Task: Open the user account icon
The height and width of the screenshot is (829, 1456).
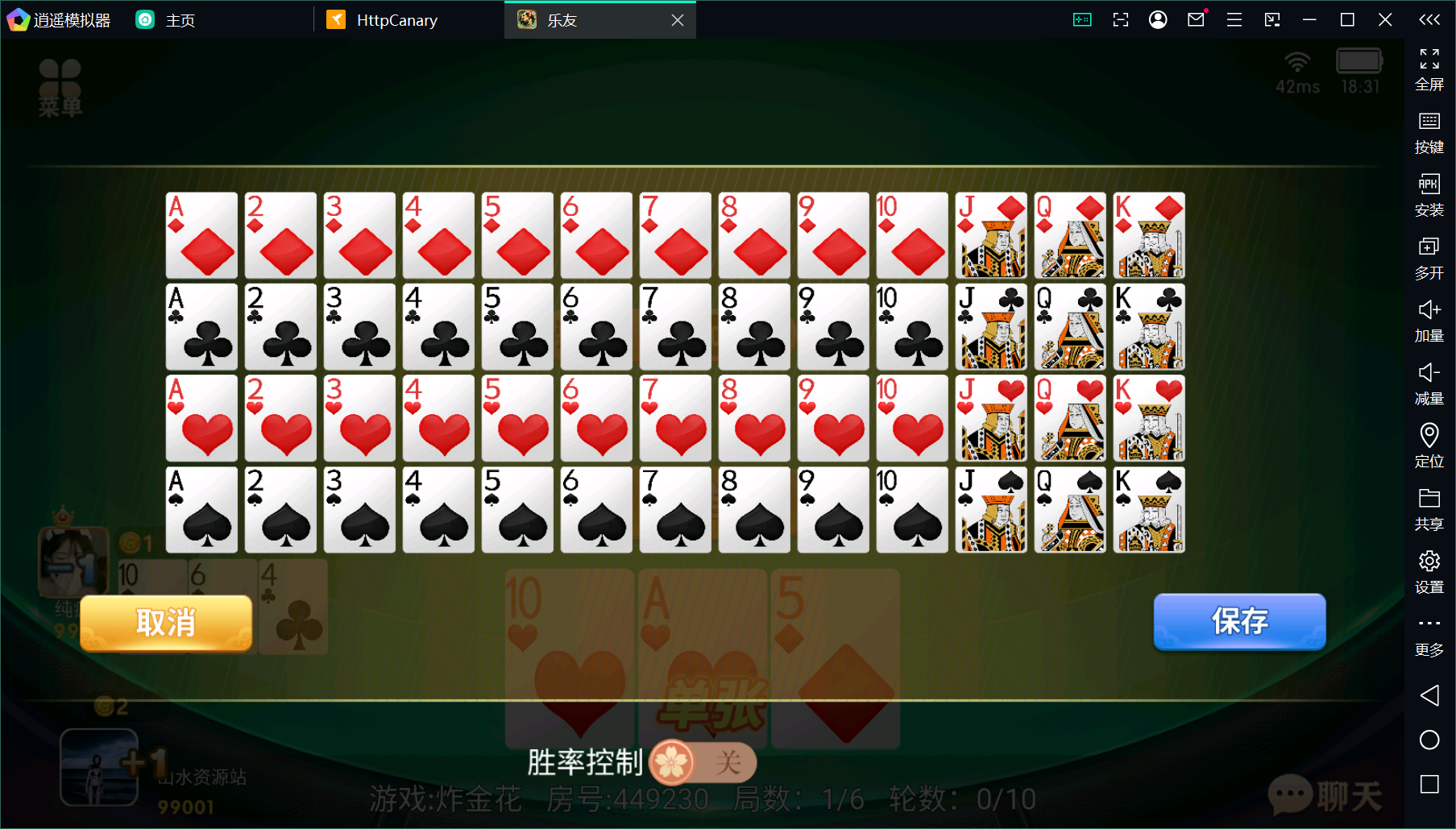Action: coord(1158,19)
